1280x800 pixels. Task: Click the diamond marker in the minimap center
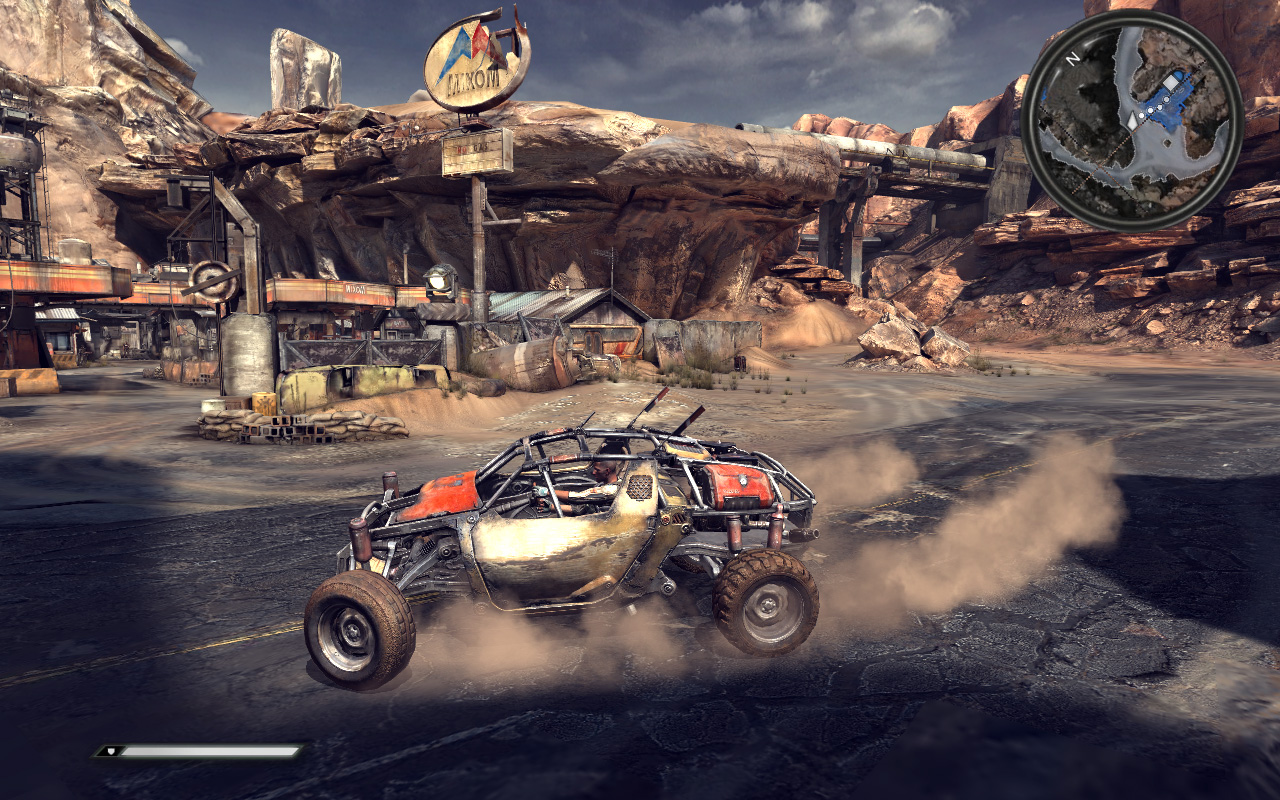point(1166,143)
